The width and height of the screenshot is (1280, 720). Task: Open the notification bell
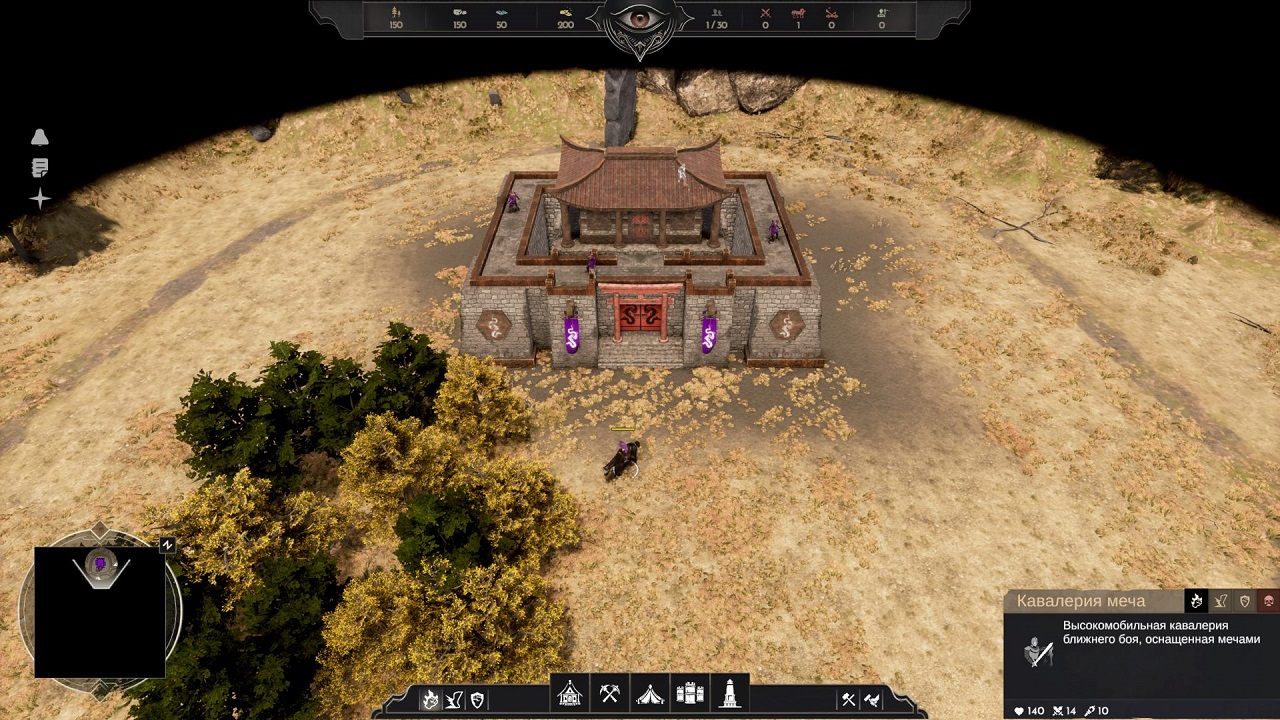pos(40,138)
